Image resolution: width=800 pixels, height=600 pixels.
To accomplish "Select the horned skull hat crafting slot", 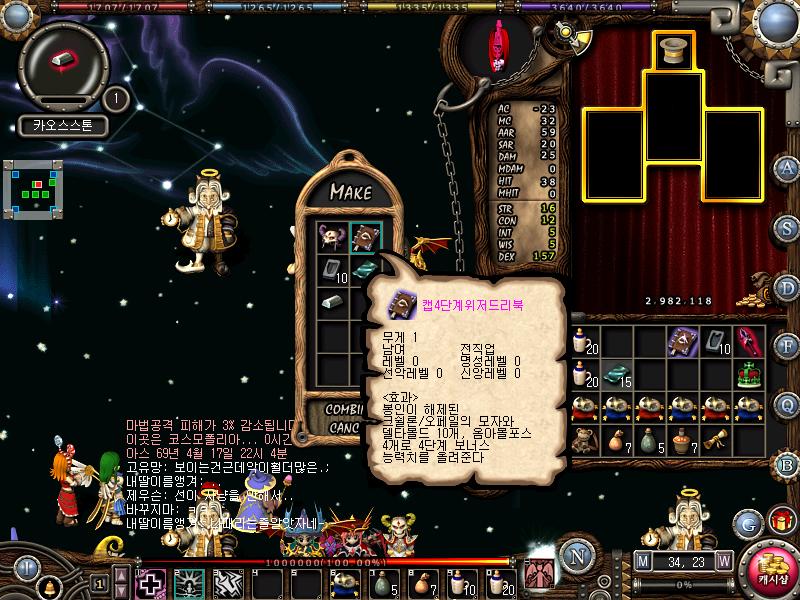I will point(332,238).
